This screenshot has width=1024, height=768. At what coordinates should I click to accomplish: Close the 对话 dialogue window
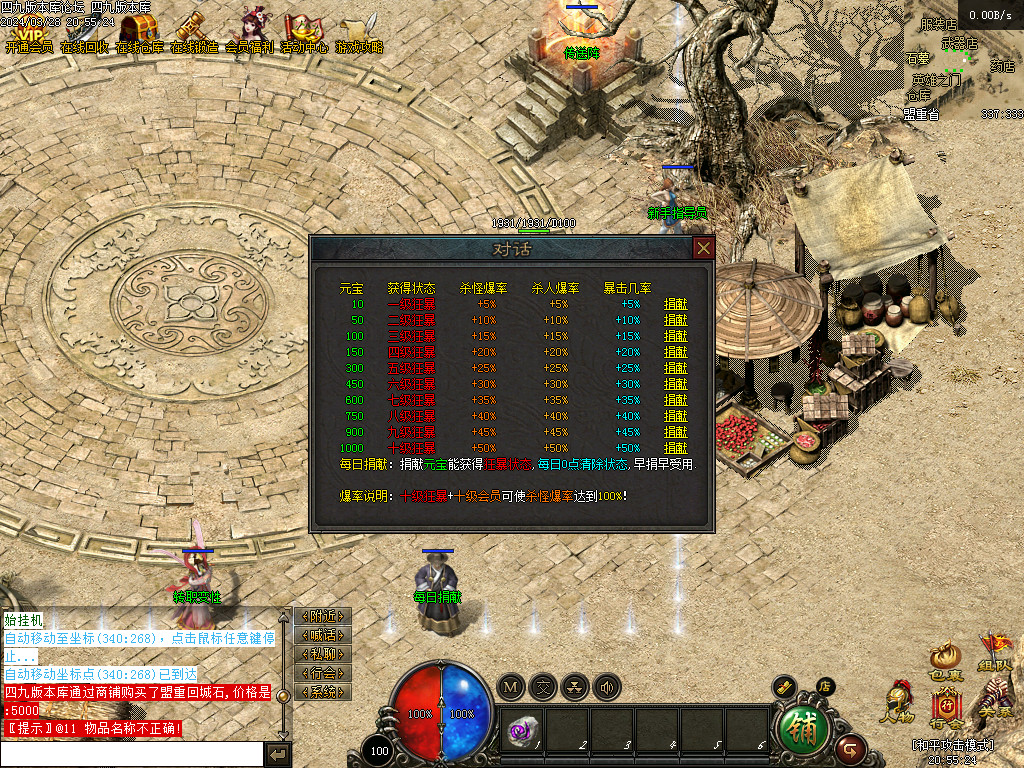[704, 248]
